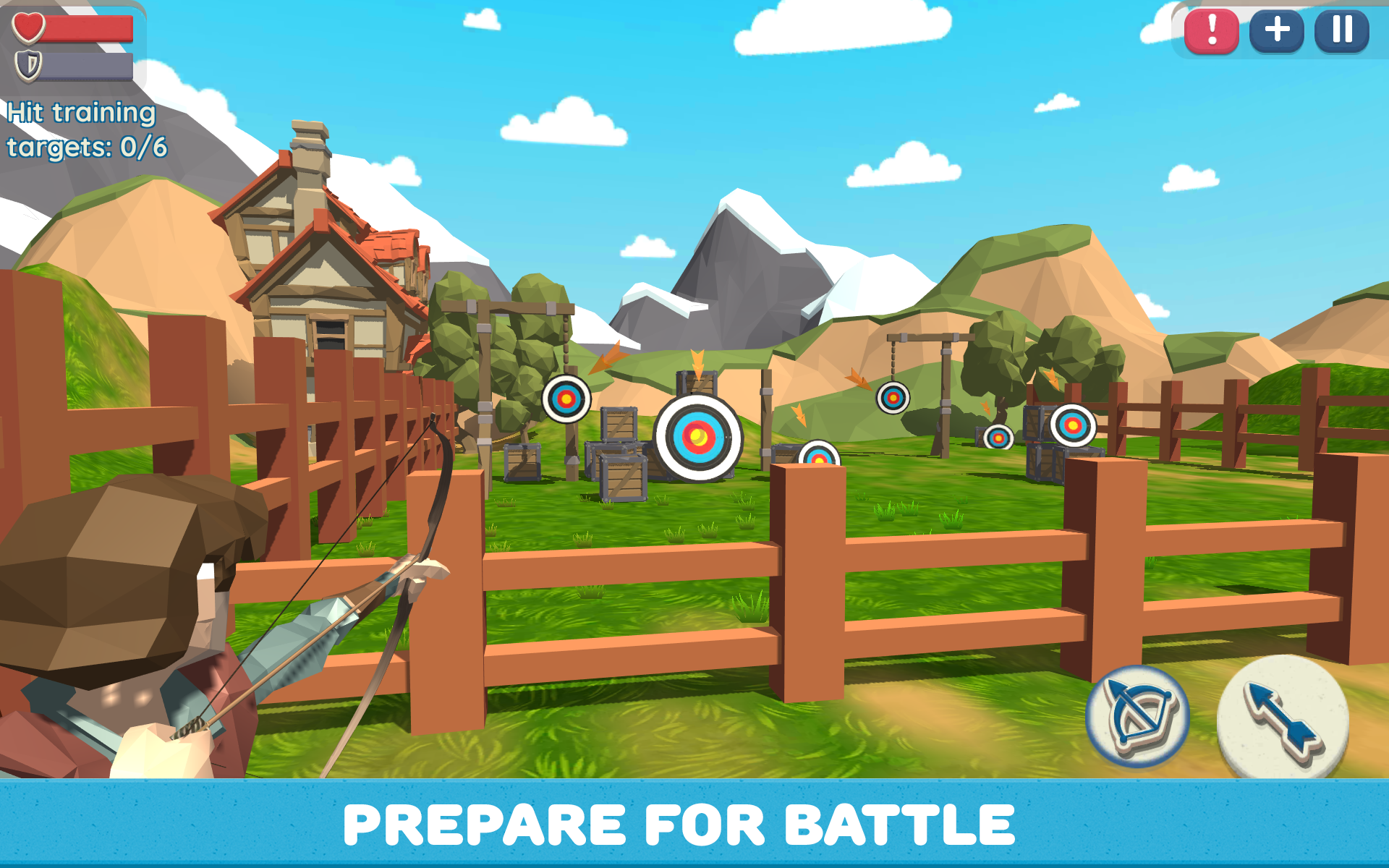Click the heart icon beside health bar
Viewport: 1389px width, 868px height.
tap(27, 27)
